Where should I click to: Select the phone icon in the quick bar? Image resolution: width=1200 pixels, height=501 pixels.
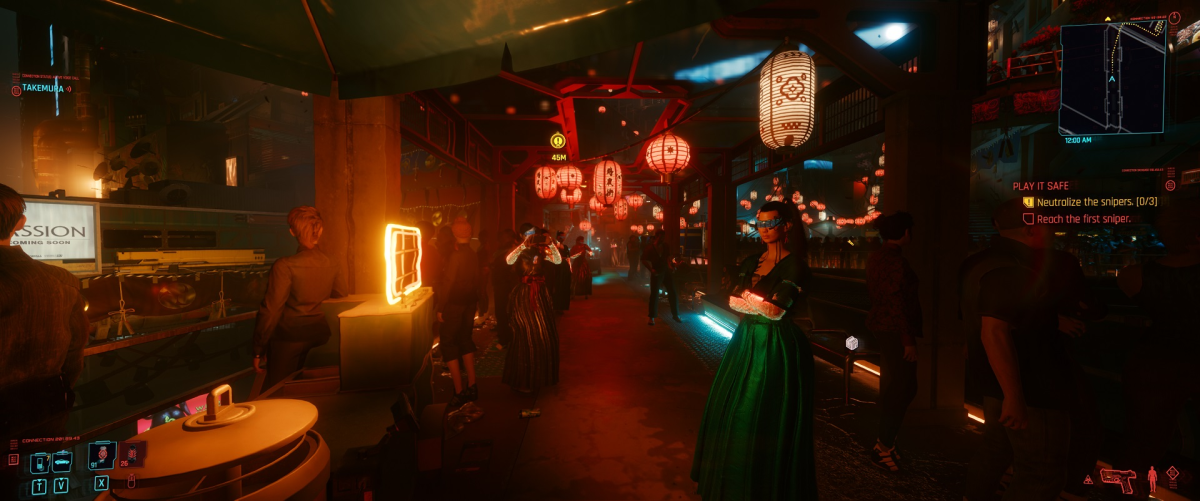(39, 462)
